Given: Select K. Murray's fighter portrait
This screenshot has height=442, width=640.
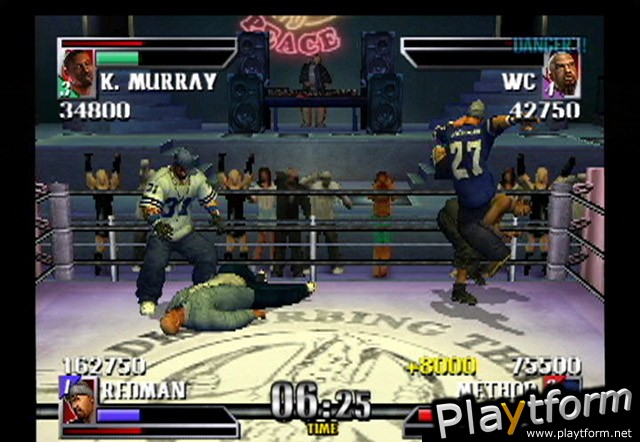Looking at the screenshot, I should pos(77,72).
